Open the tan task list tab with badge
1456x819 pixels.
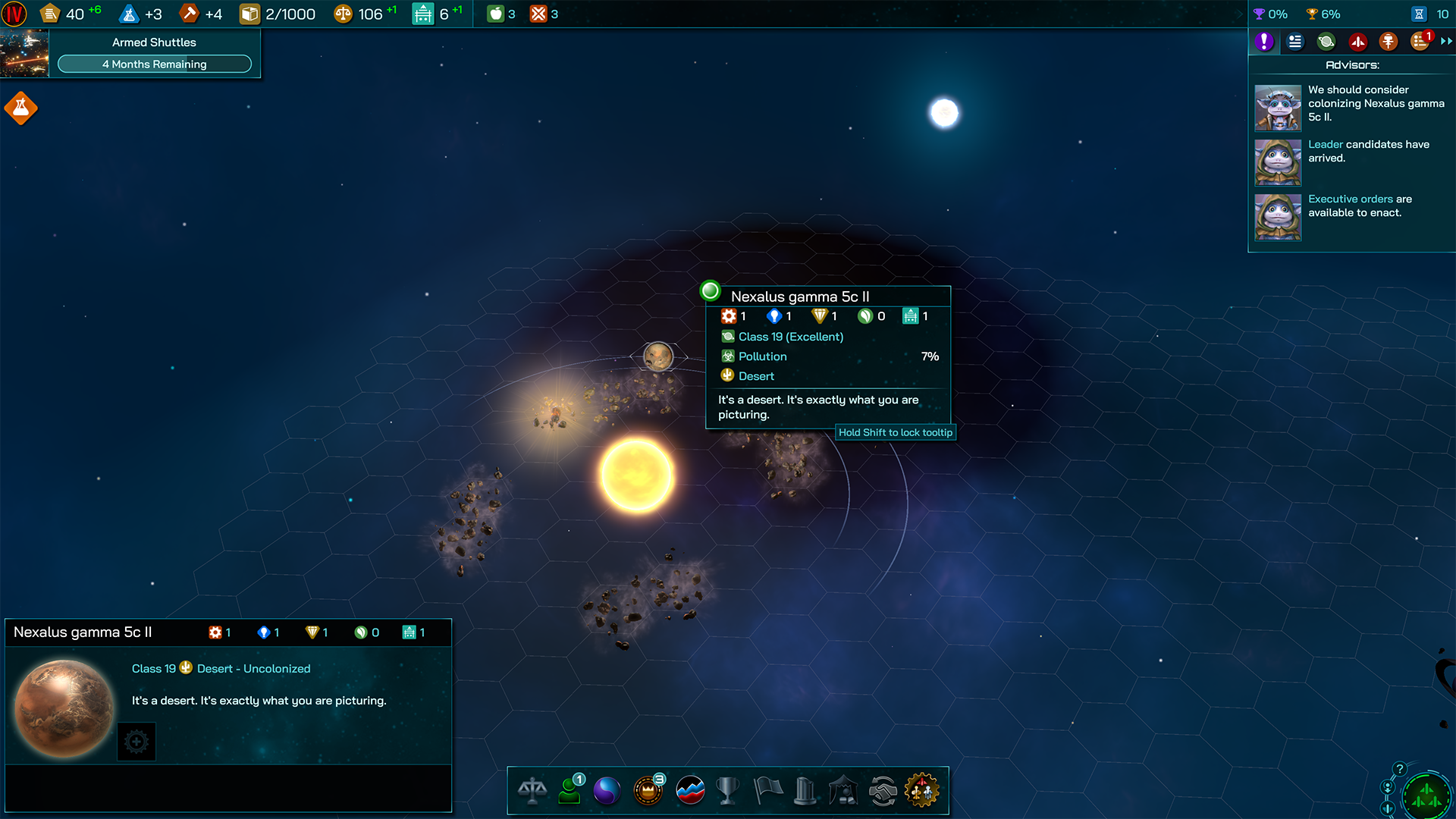tap(1420, 42)
